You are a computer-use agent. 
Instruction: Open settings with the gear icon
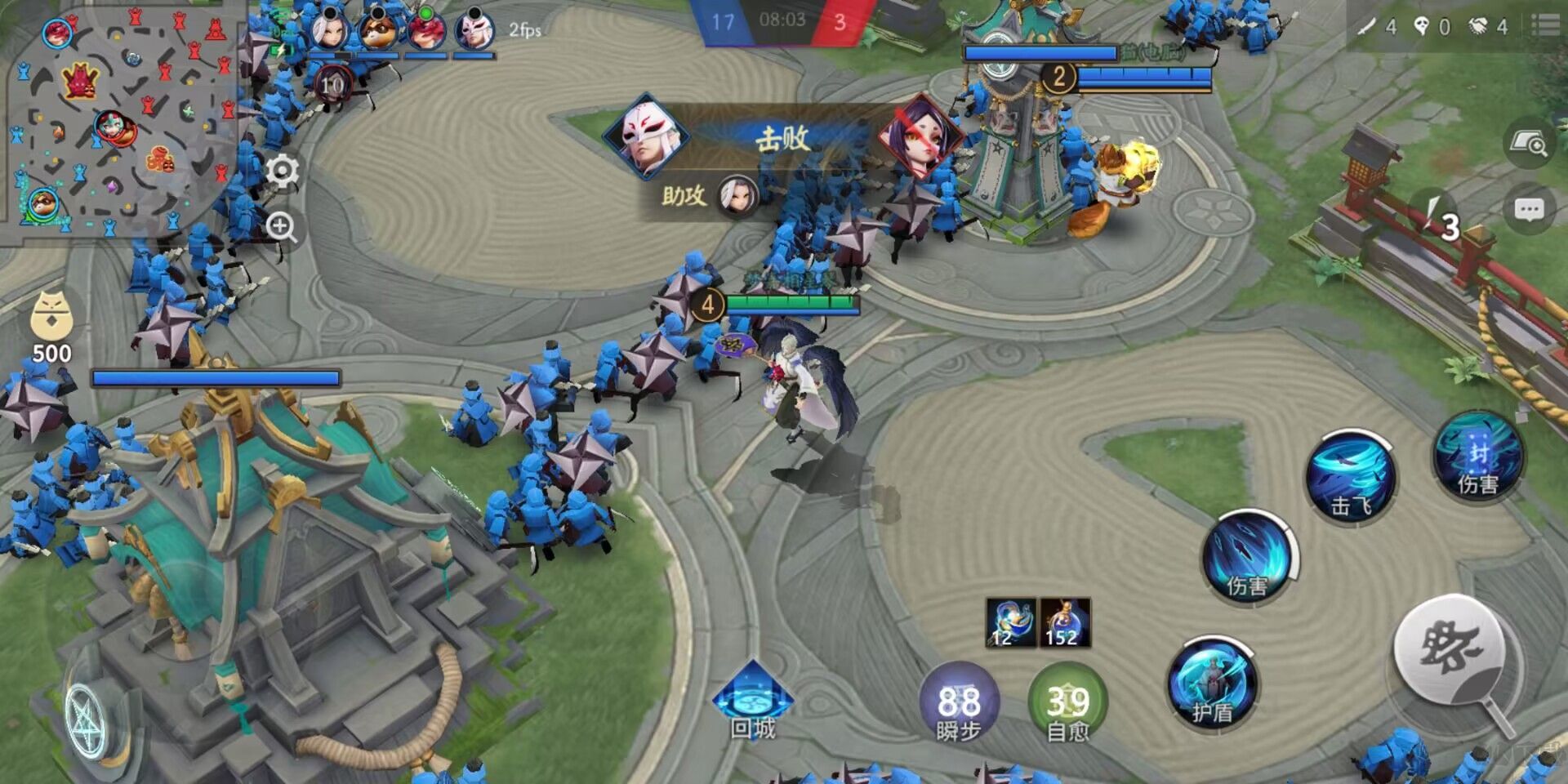pyautogui.click(x=283, y=171)
